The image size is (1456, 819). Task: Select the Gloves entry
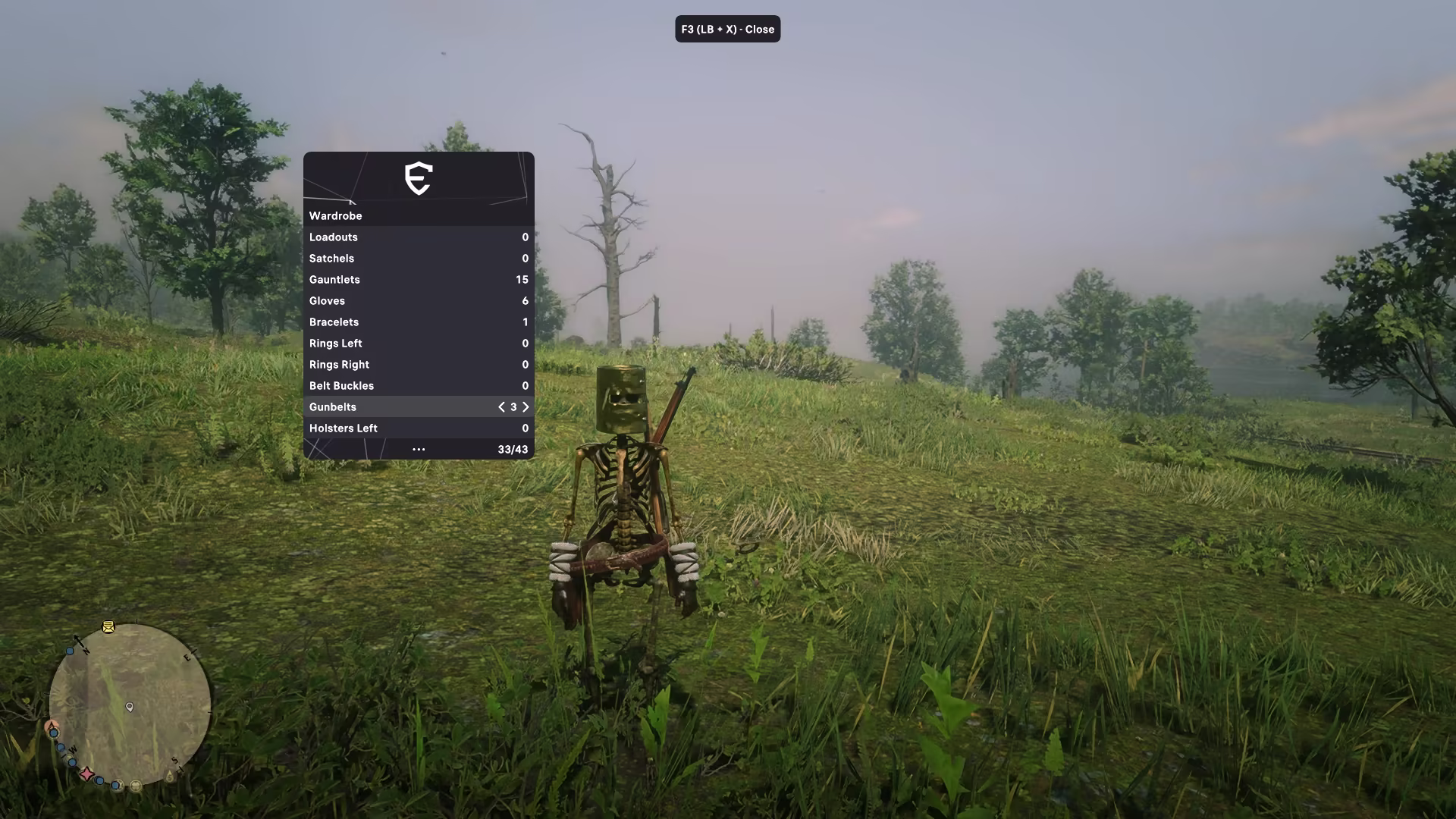point(418,301)
